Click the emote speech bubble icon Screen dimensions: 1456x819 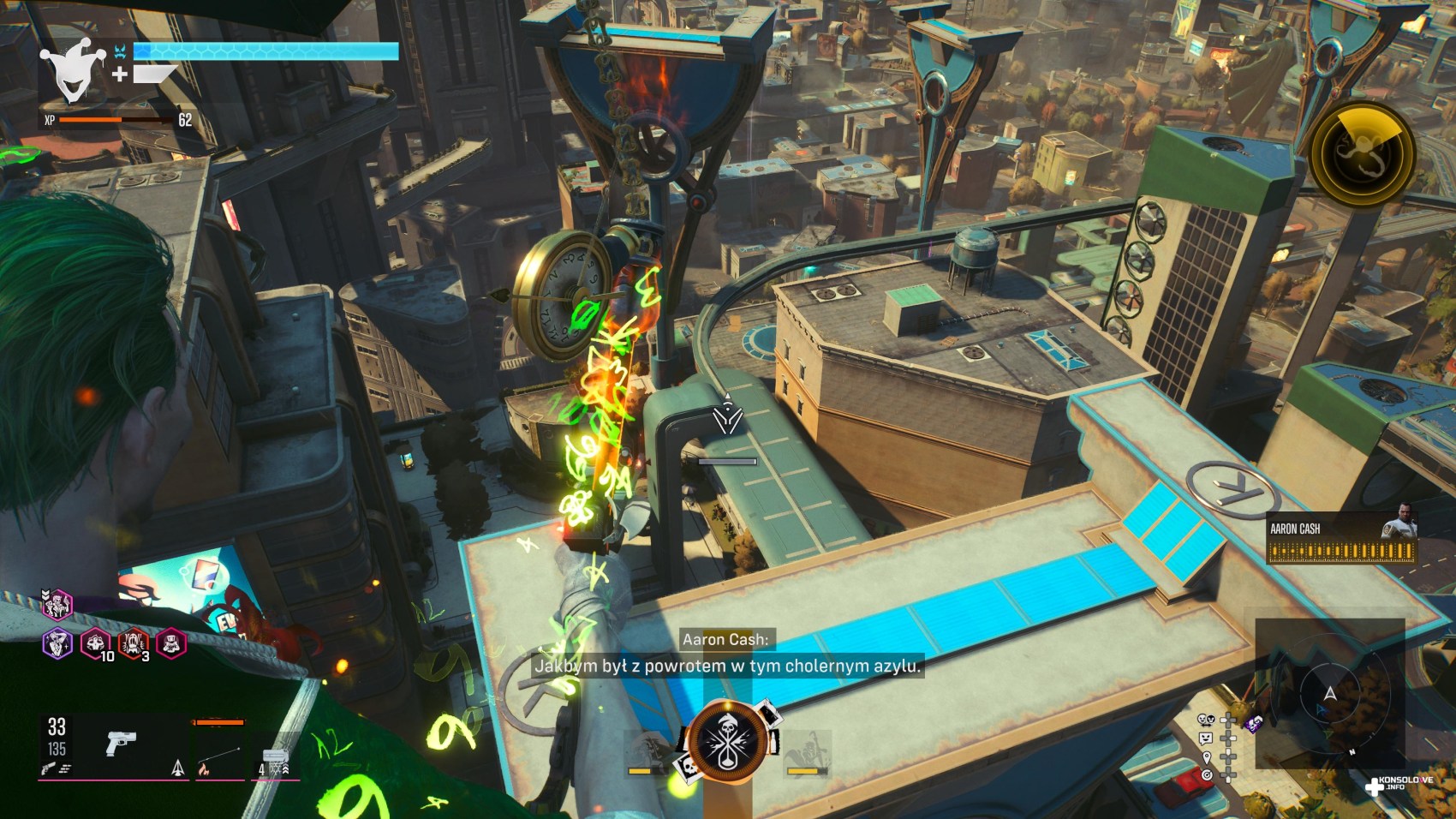[1206, 738]
